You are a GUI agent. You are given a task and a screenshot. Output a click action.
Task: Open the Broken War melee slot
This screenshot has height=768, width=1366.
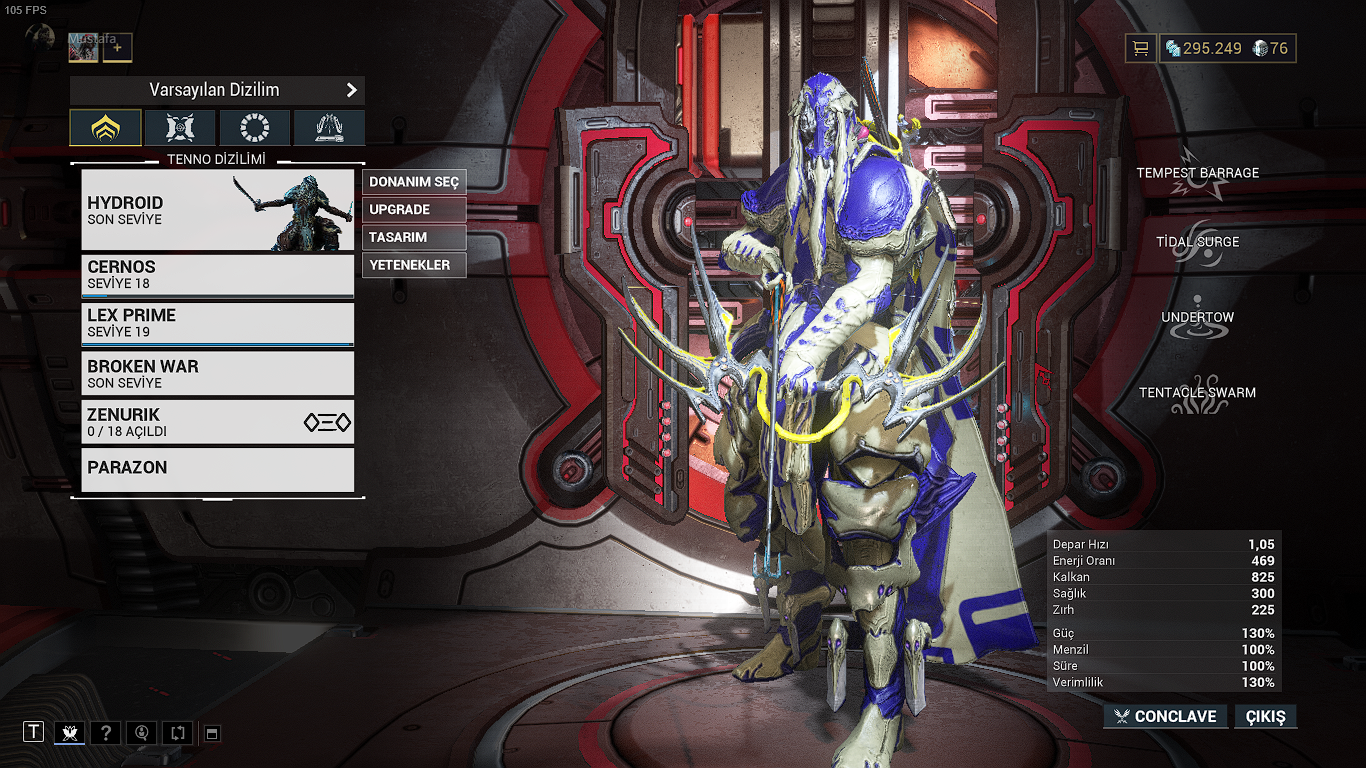pos(217,373)
